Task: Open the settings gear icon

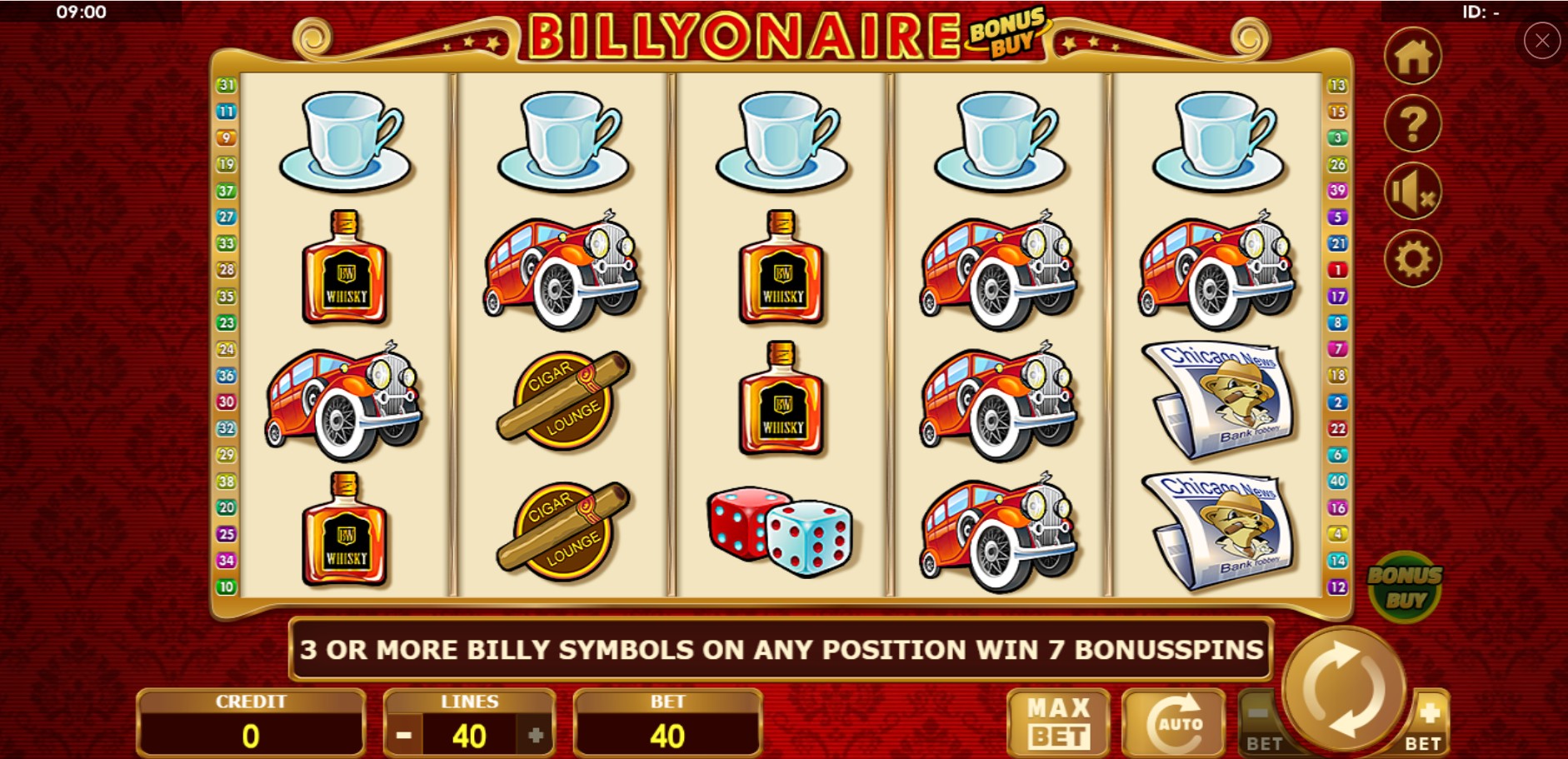Action: click(1414, 257)
